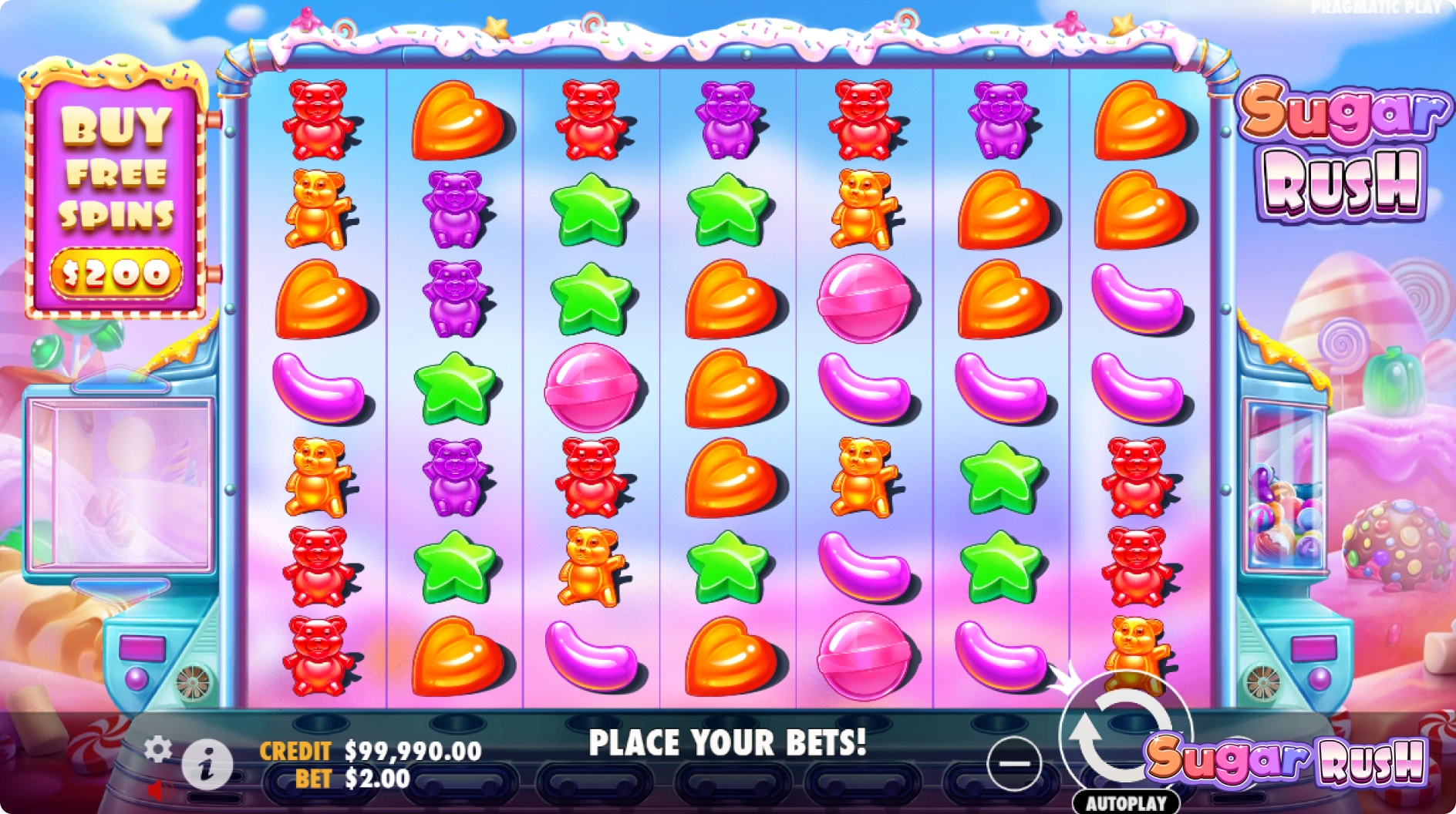Mute the game sound via speaker icon
This screenshot has height=814, width=1456.
coord(160,789)
